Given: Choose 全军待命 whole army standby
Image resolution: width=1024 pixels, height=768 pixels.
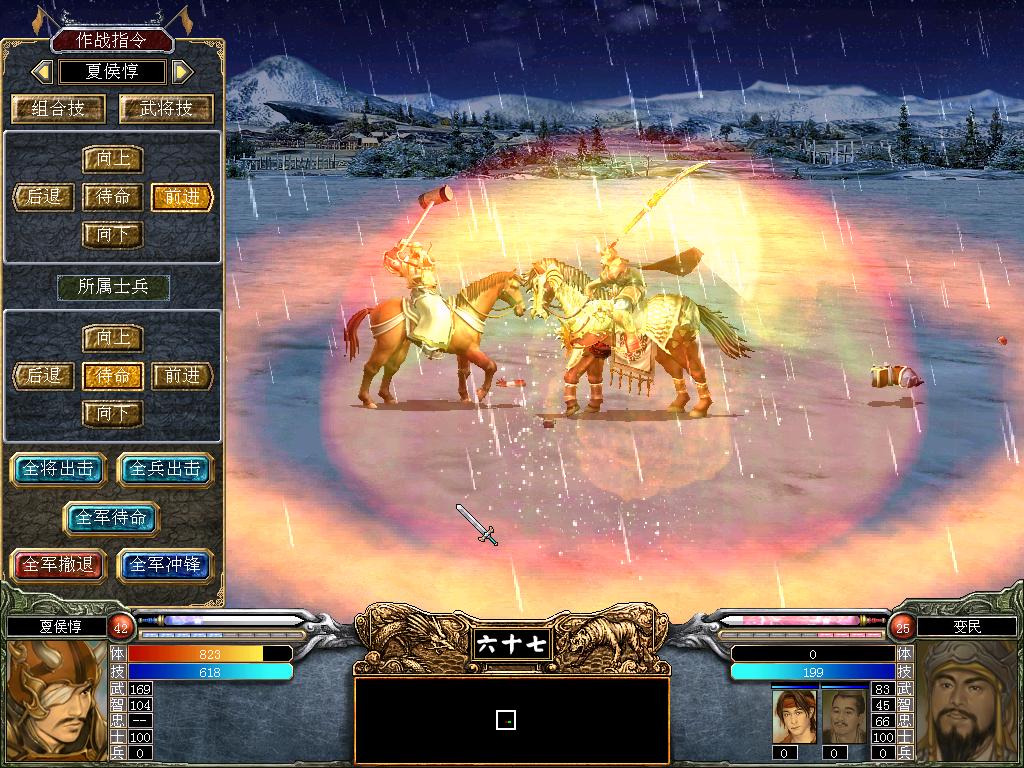Looking at the screenshot, I should coord(111,518).
